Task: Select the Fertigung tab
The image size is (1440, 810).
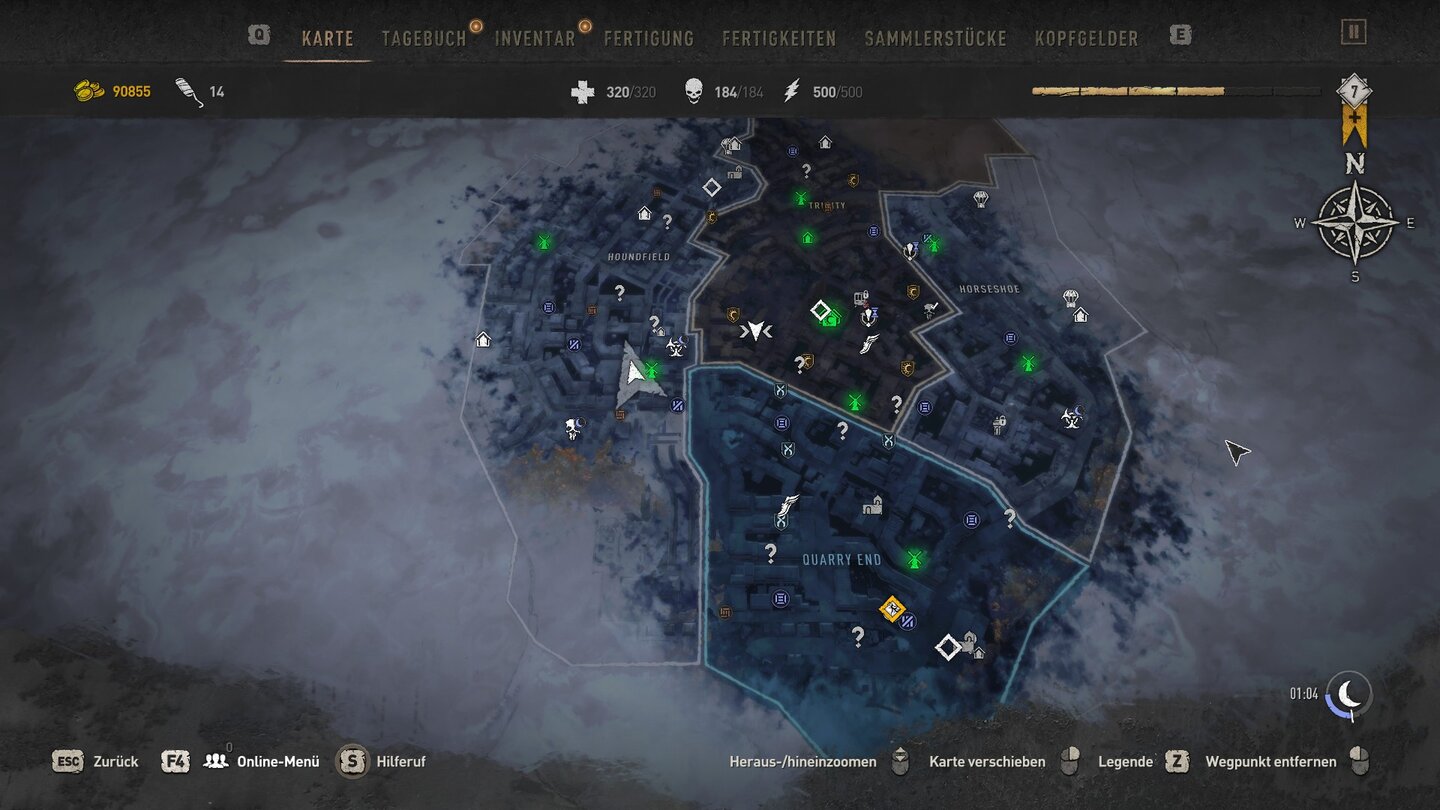Action: 649,39
